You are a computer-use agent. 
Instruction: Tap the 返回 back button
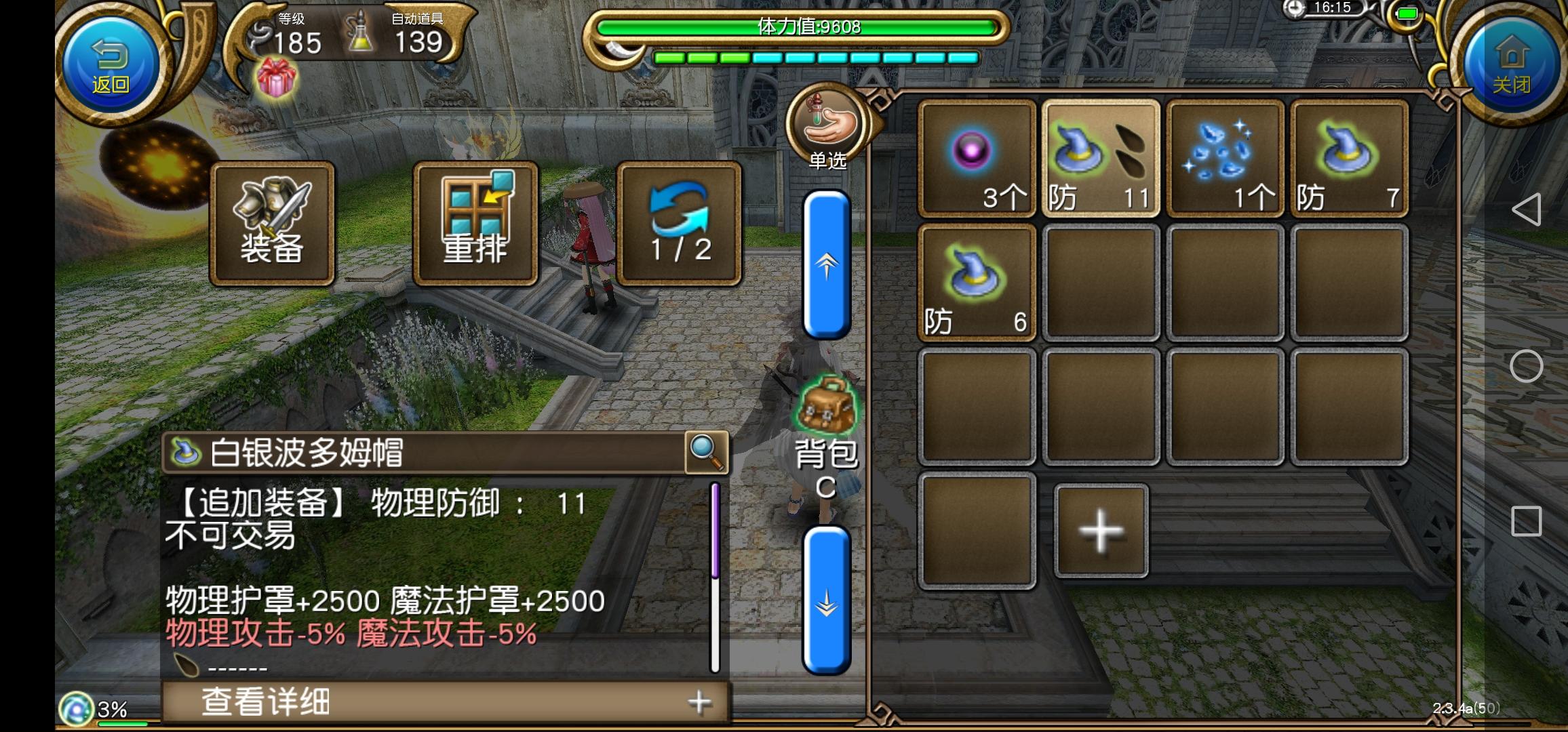[x=111, y=62]
